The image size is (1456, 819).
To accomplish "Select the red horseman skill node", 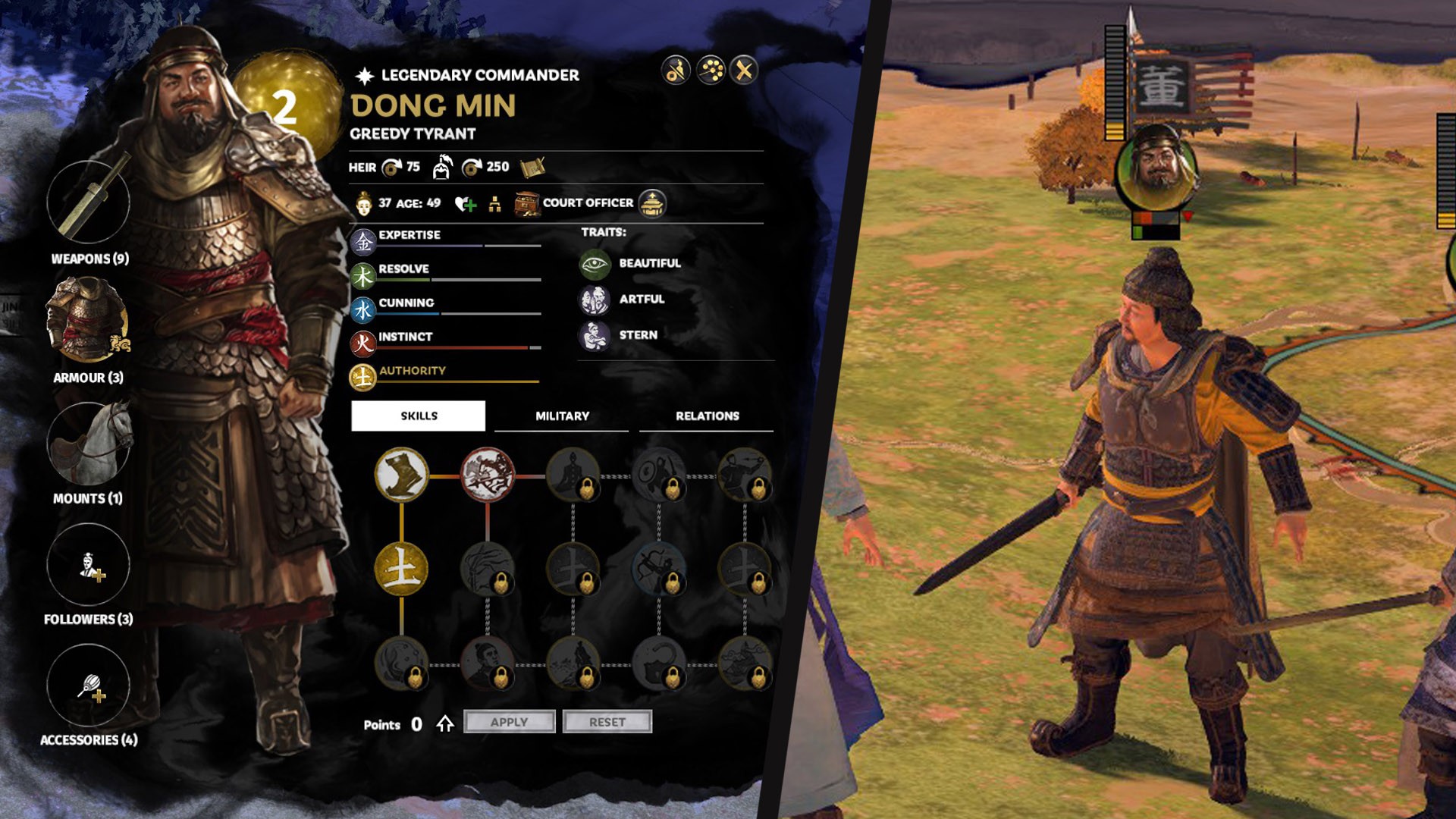I will (488, 475).
